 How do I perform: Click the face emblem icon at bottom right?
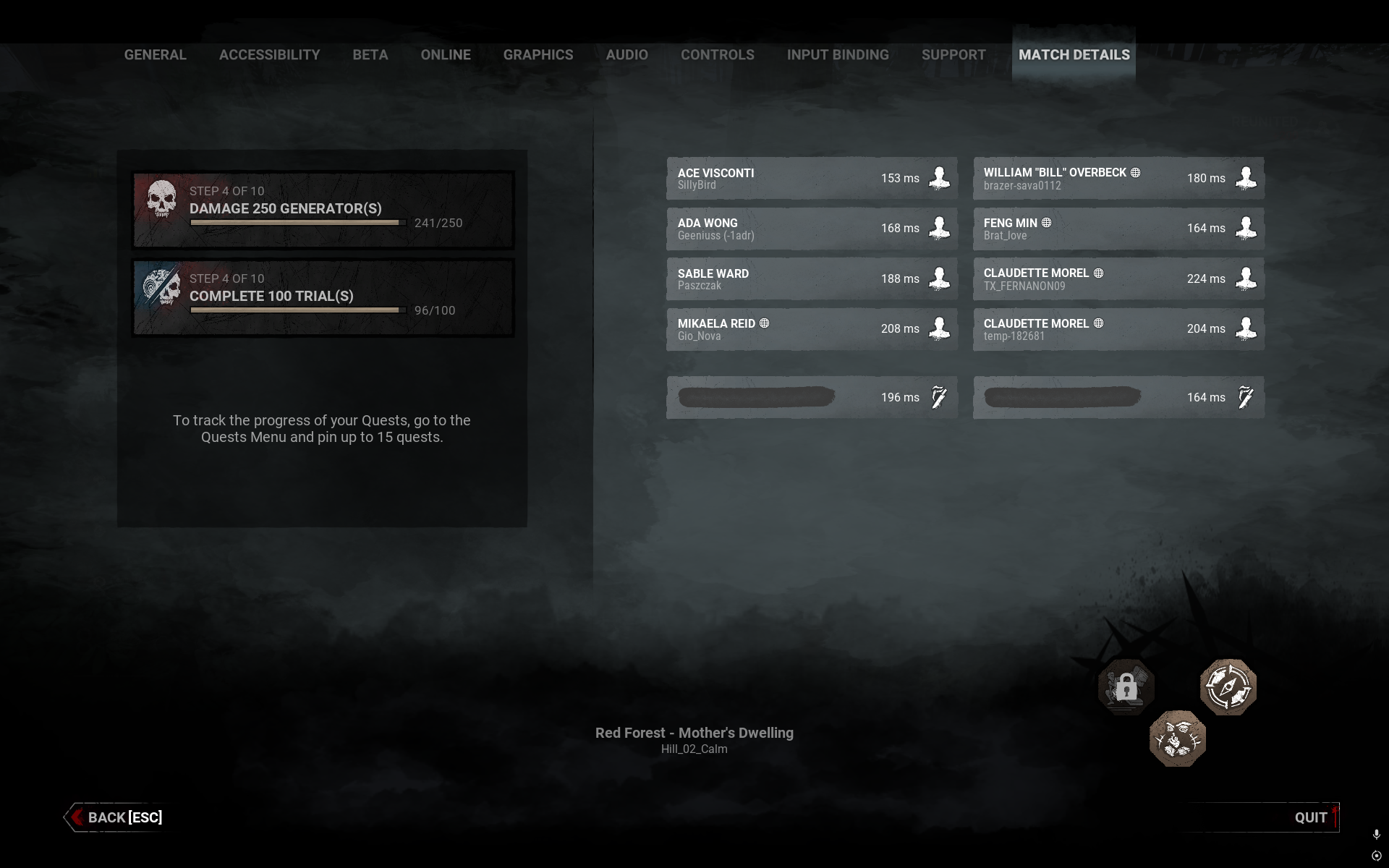pyautogui.click(x=1177, y=738)
